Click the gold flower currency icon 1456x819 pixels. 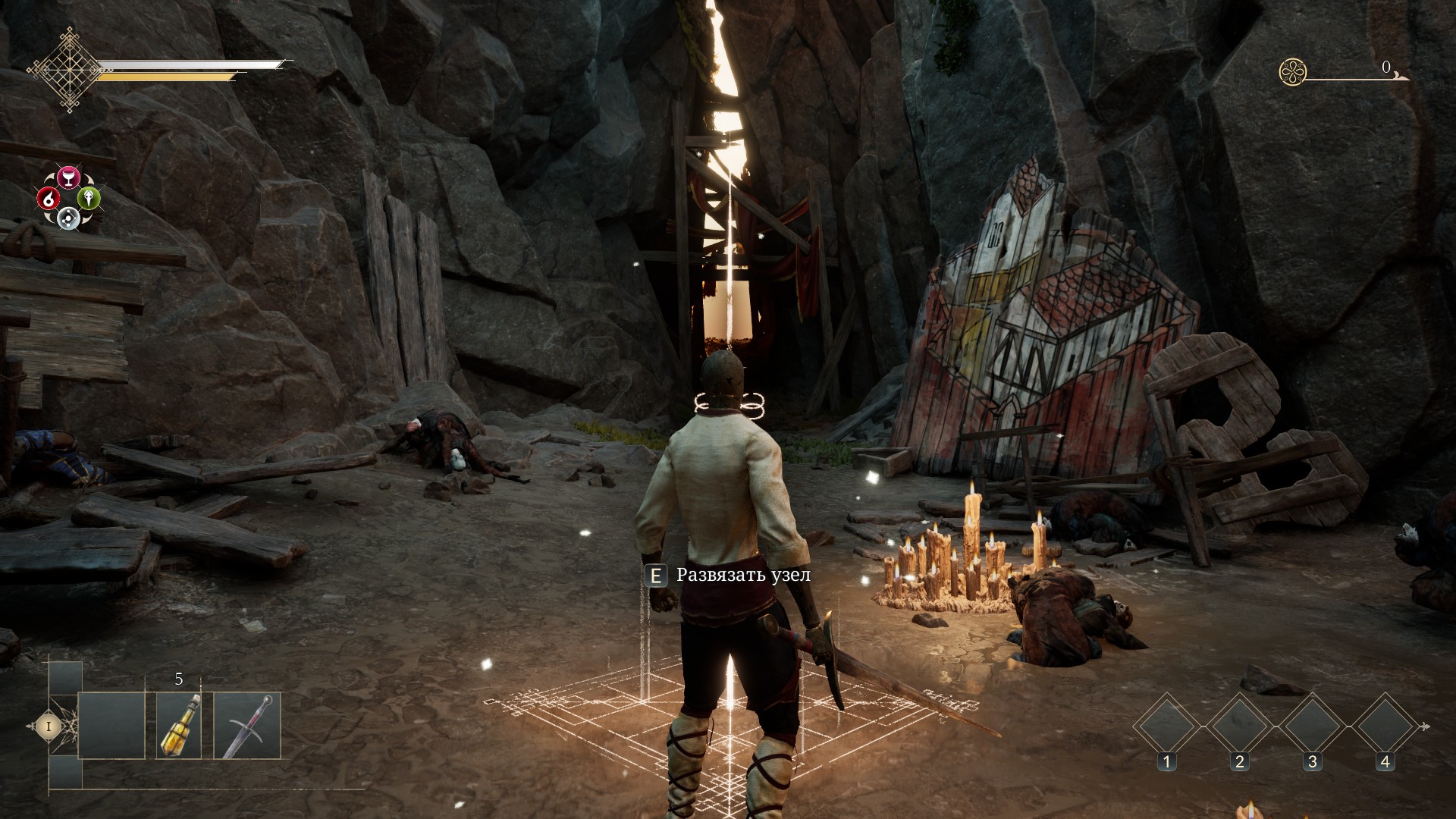coord(1292,72)
